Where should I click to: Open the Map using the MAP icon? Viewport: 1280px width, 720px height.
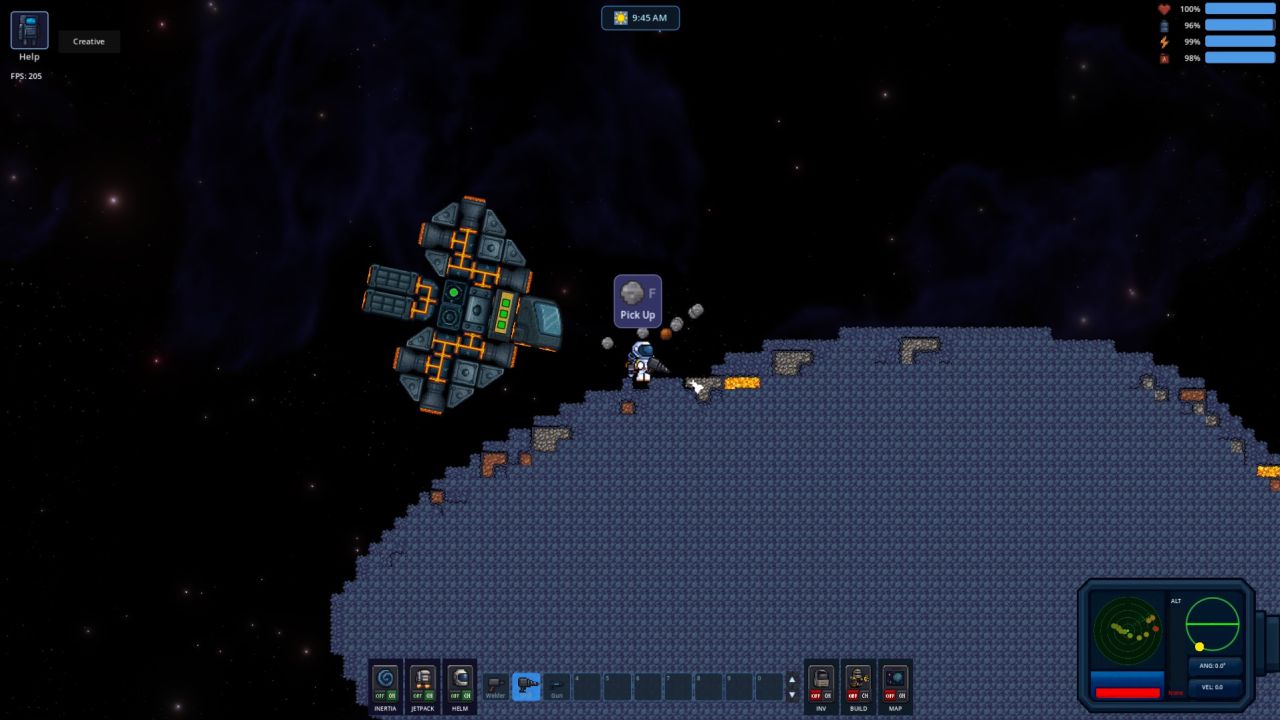click(x=894, y=678)
